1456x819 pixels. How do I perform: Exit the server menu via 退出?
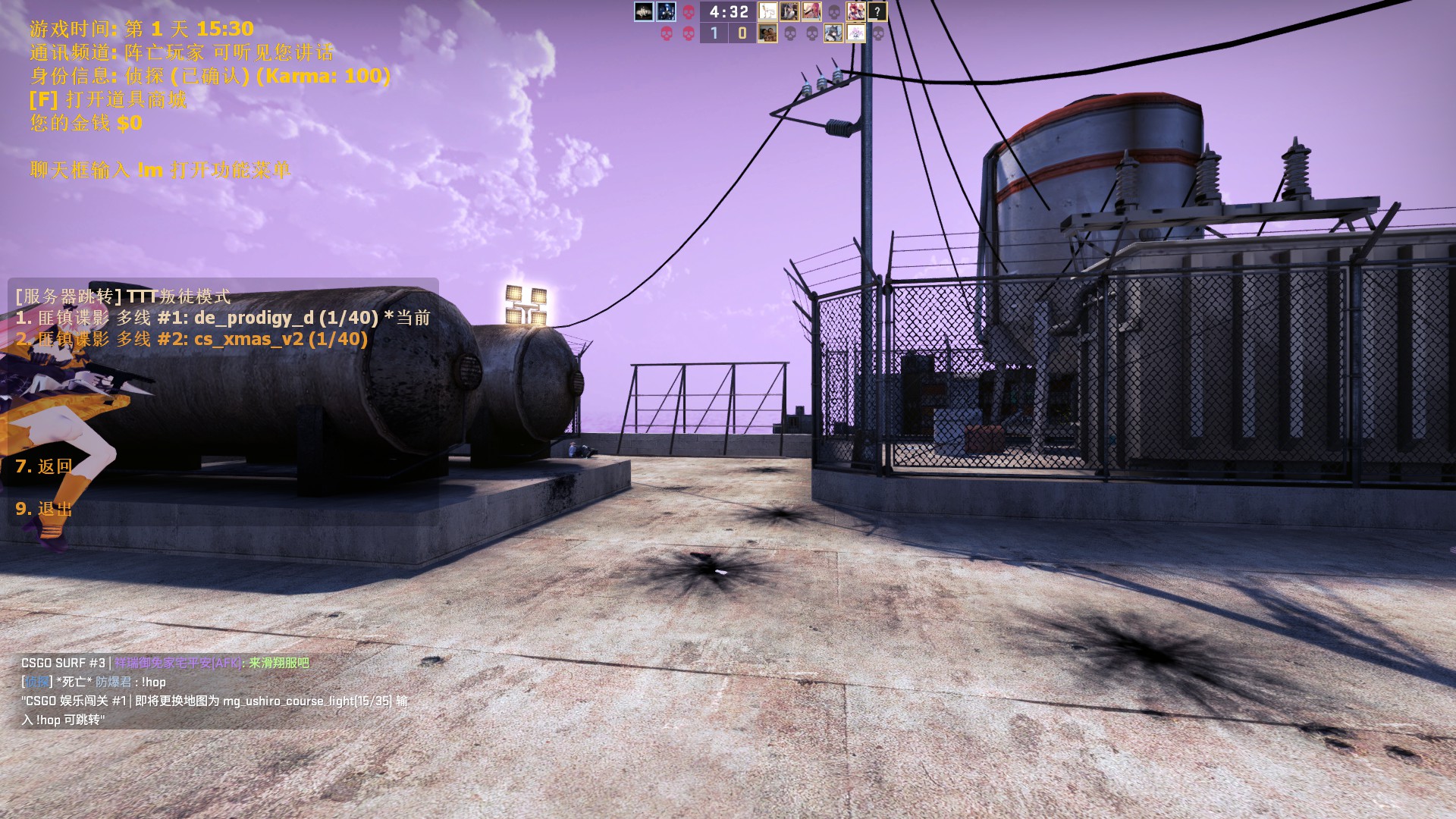pos(44,509)
